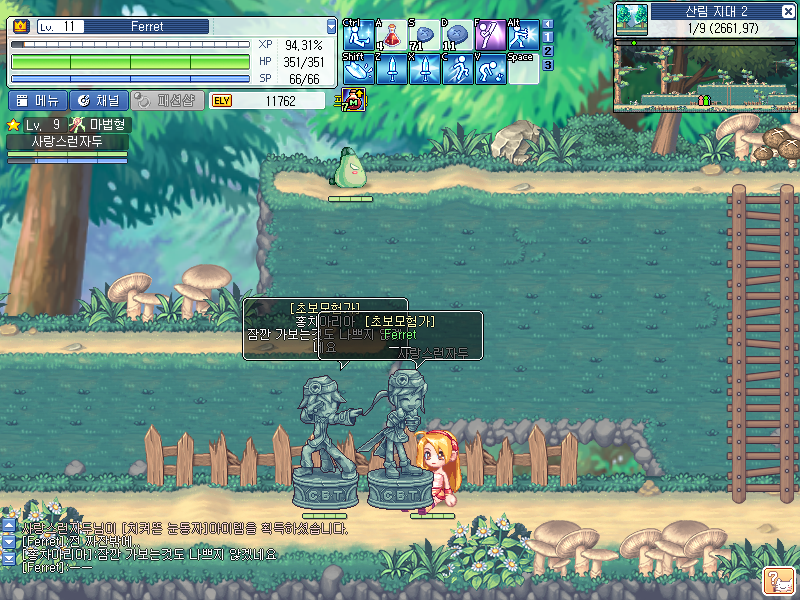This screenshot has width=800, height=600.
Task: Use the sword skill on Z
Action: click(391, 69)
